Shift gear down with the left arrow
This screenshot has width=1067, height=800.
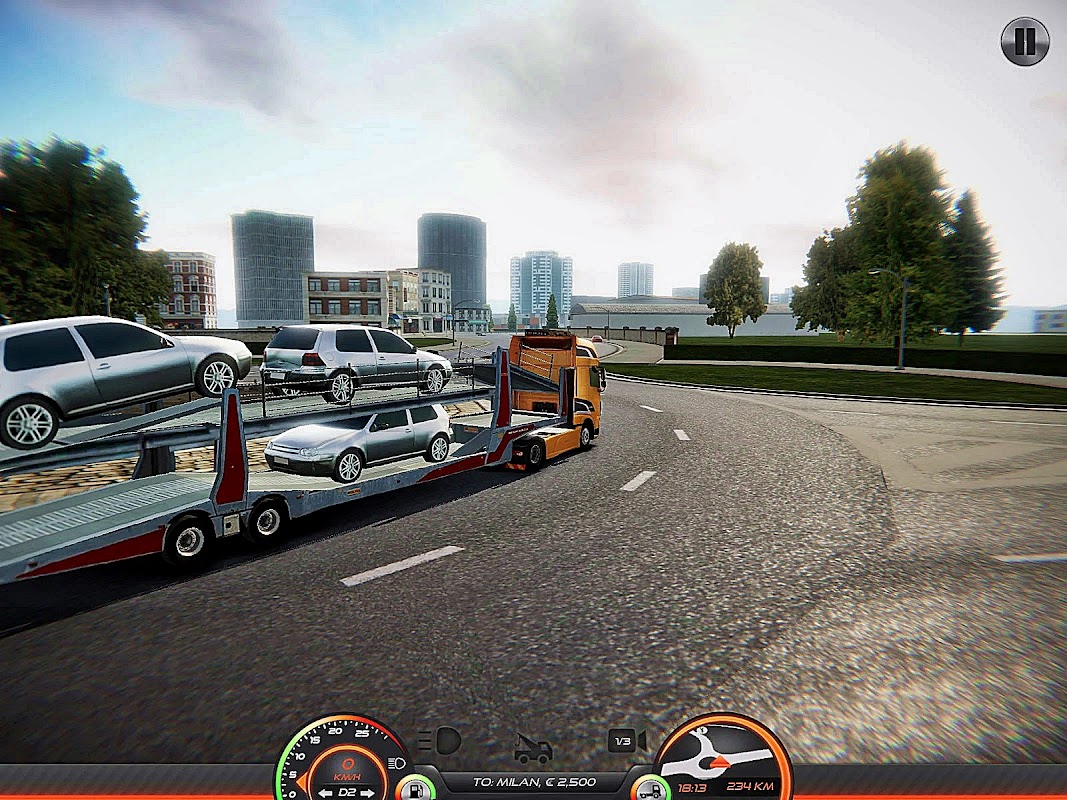pos(326,793)
